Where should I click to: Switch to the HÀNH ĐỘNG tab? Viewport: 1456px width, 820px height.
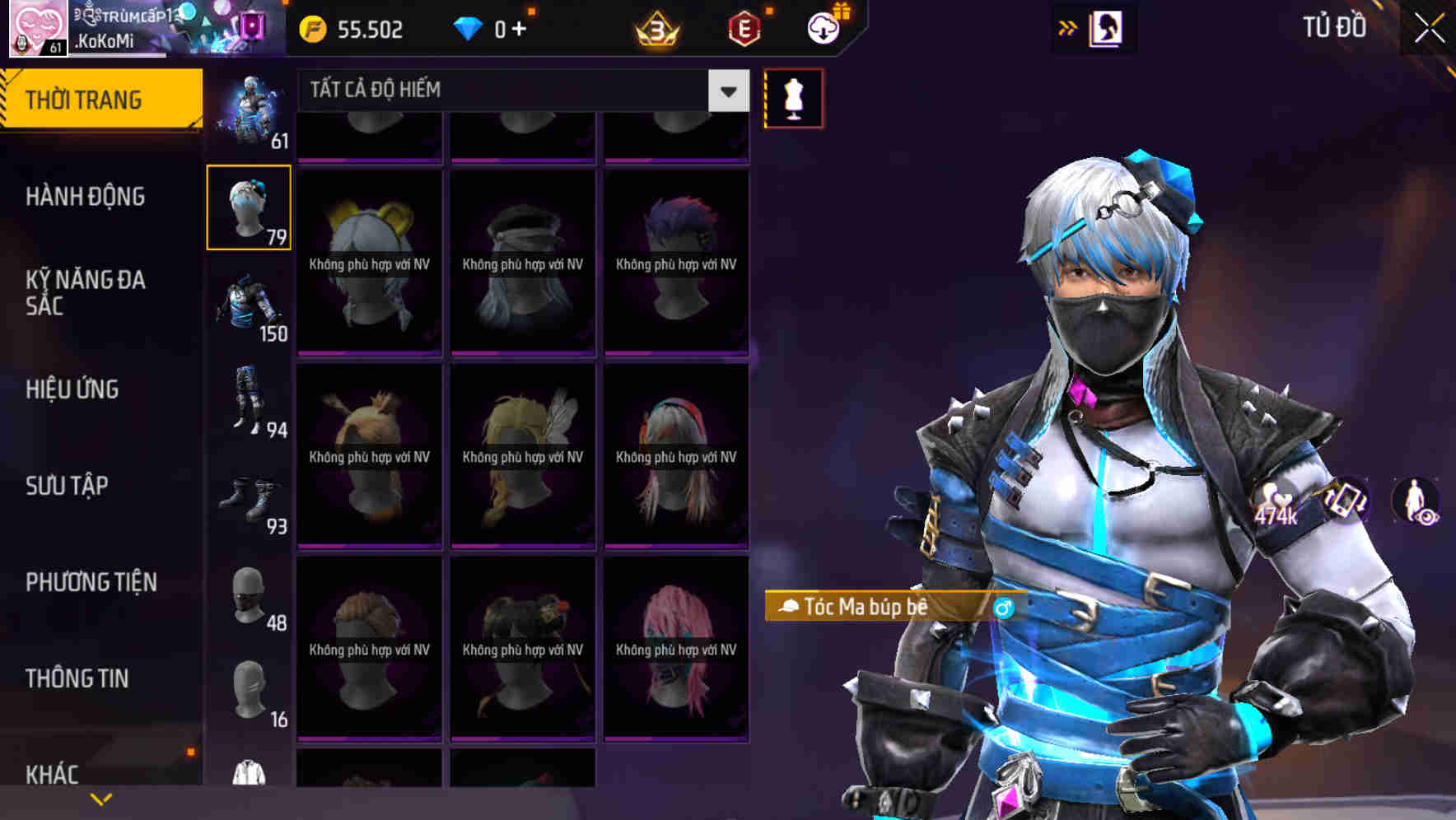tap(86, 197)
